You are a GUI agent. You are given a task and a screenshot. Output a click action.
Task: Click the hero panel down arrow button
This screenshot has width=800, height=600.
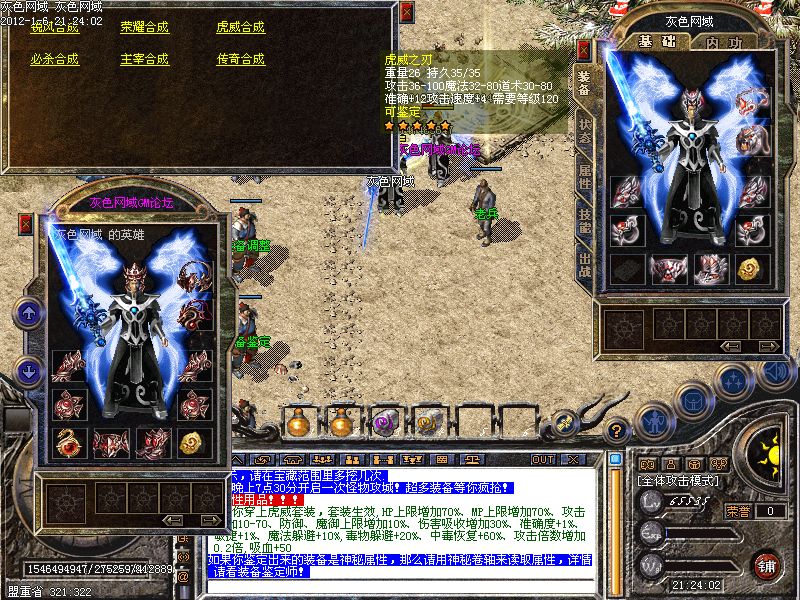28,371
